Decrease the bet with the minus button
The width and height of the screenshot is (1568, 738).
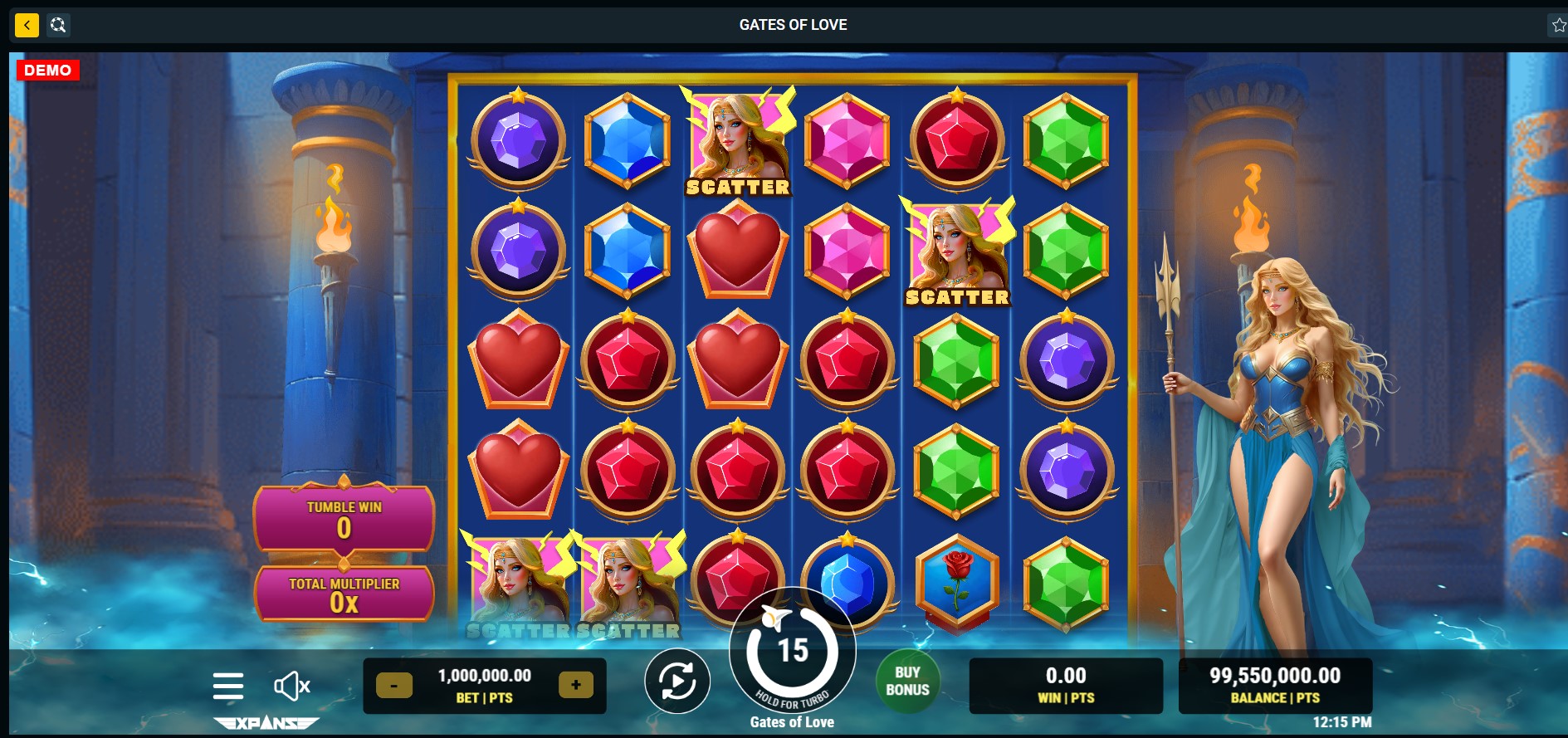394,686
